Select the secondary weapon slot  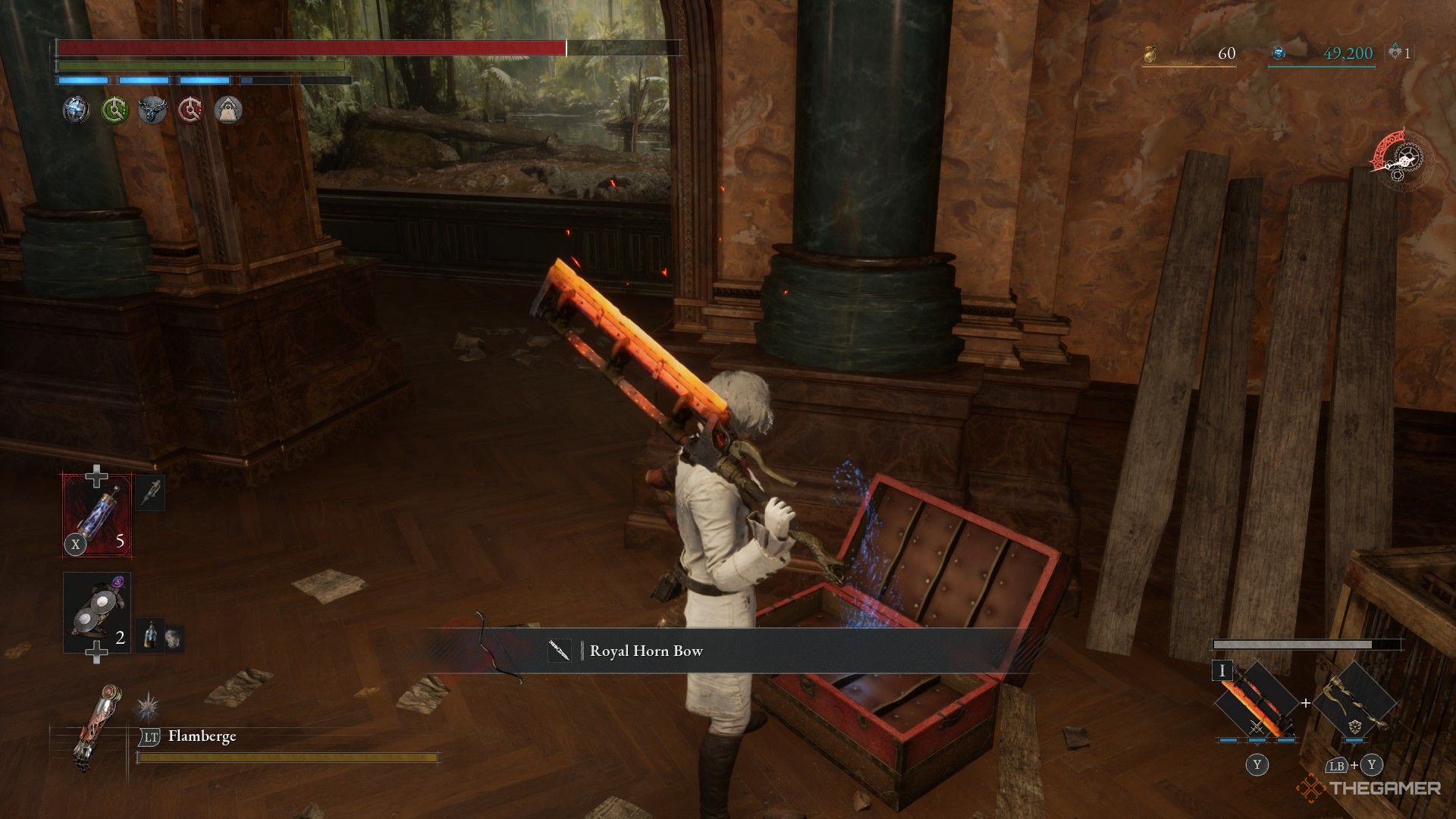click(1355, 701)
